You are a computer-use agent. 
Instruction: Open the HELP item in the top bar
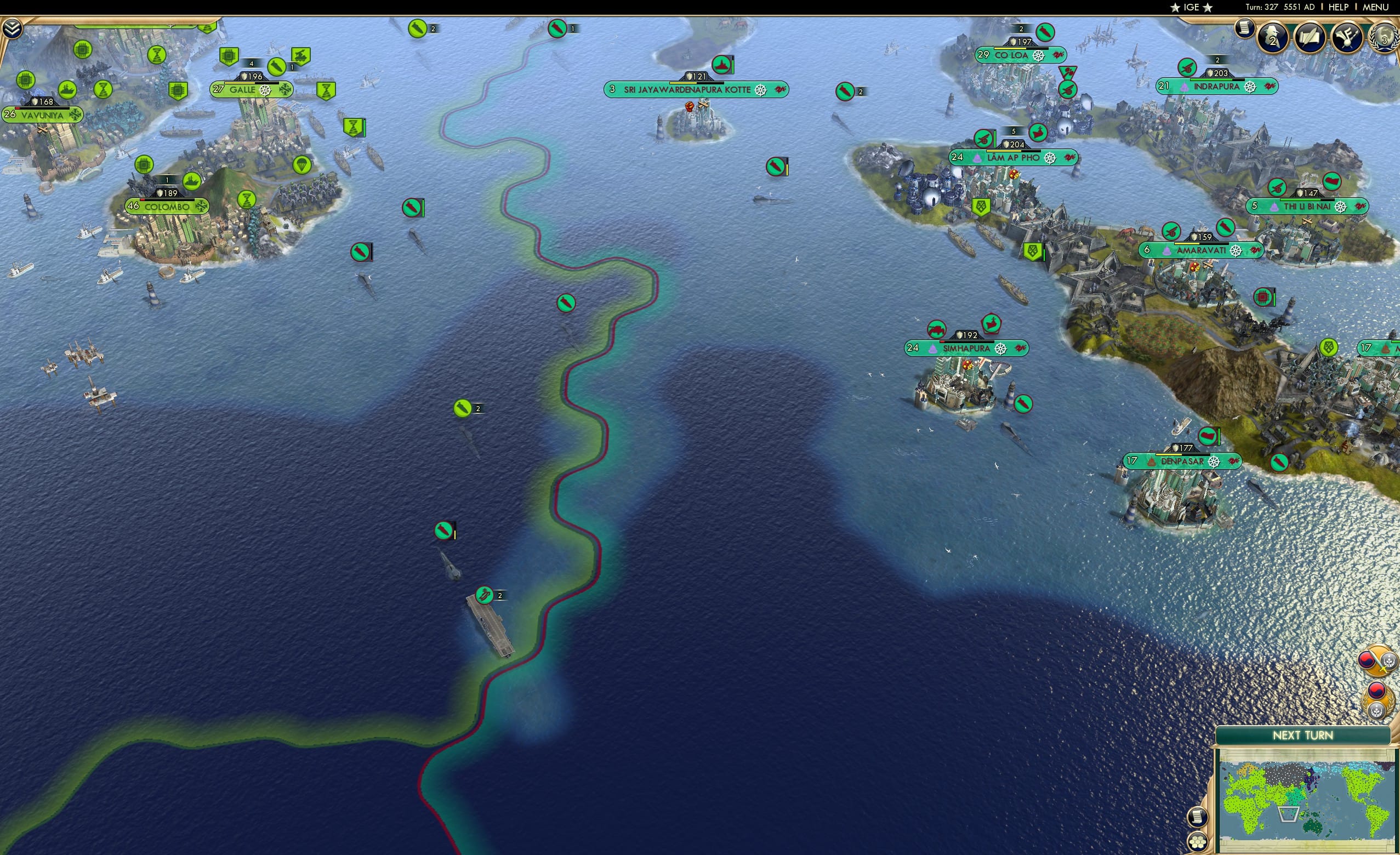click(x=1339, y=7)
